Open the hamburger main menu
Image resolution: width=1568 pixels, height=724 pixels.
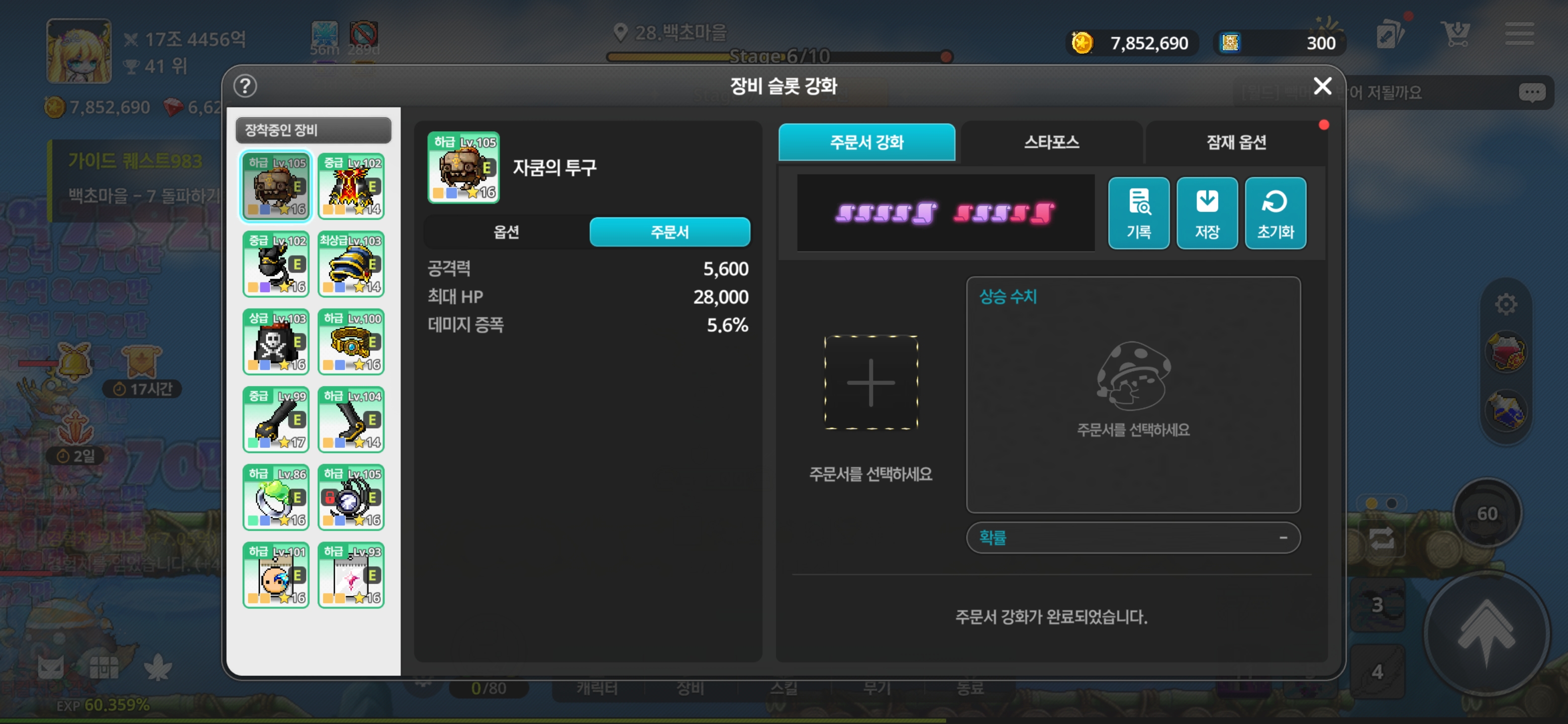(1519, 34)
